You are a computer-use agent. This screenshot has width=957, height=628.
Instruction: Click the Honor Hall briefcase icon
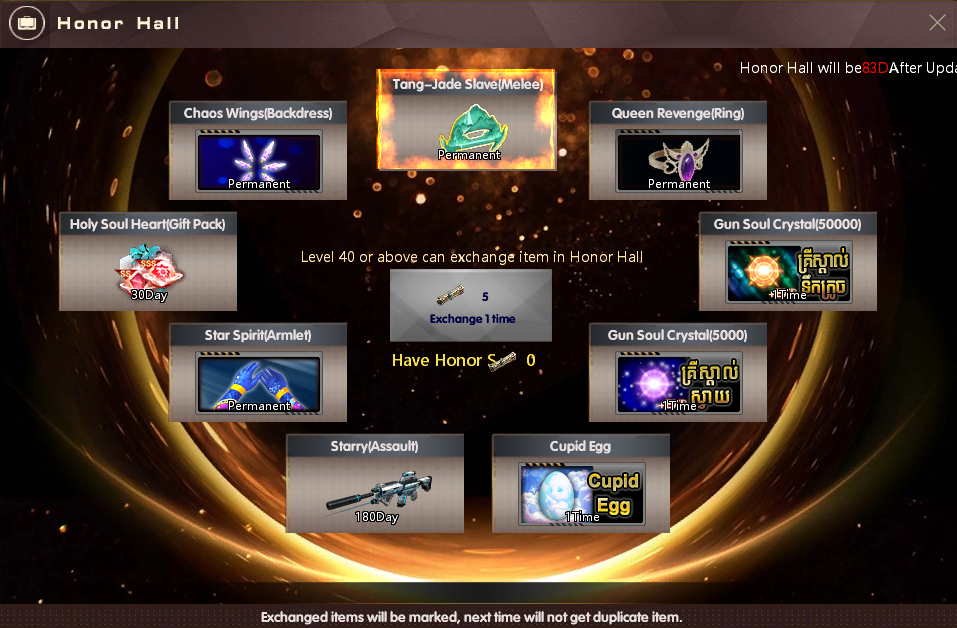pos(26,22)
